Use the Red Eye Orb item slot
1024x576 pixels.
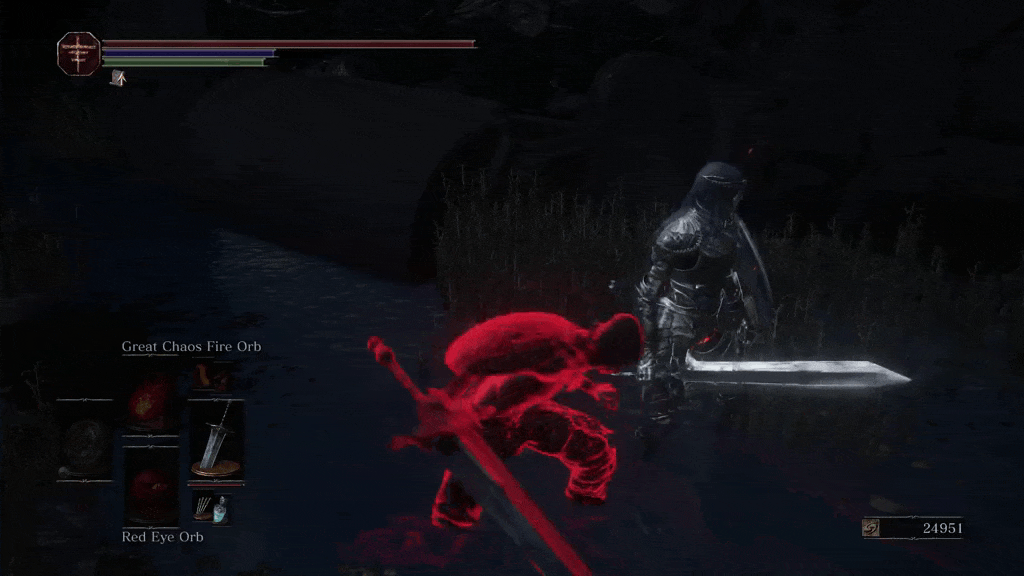tap(151, 488)
